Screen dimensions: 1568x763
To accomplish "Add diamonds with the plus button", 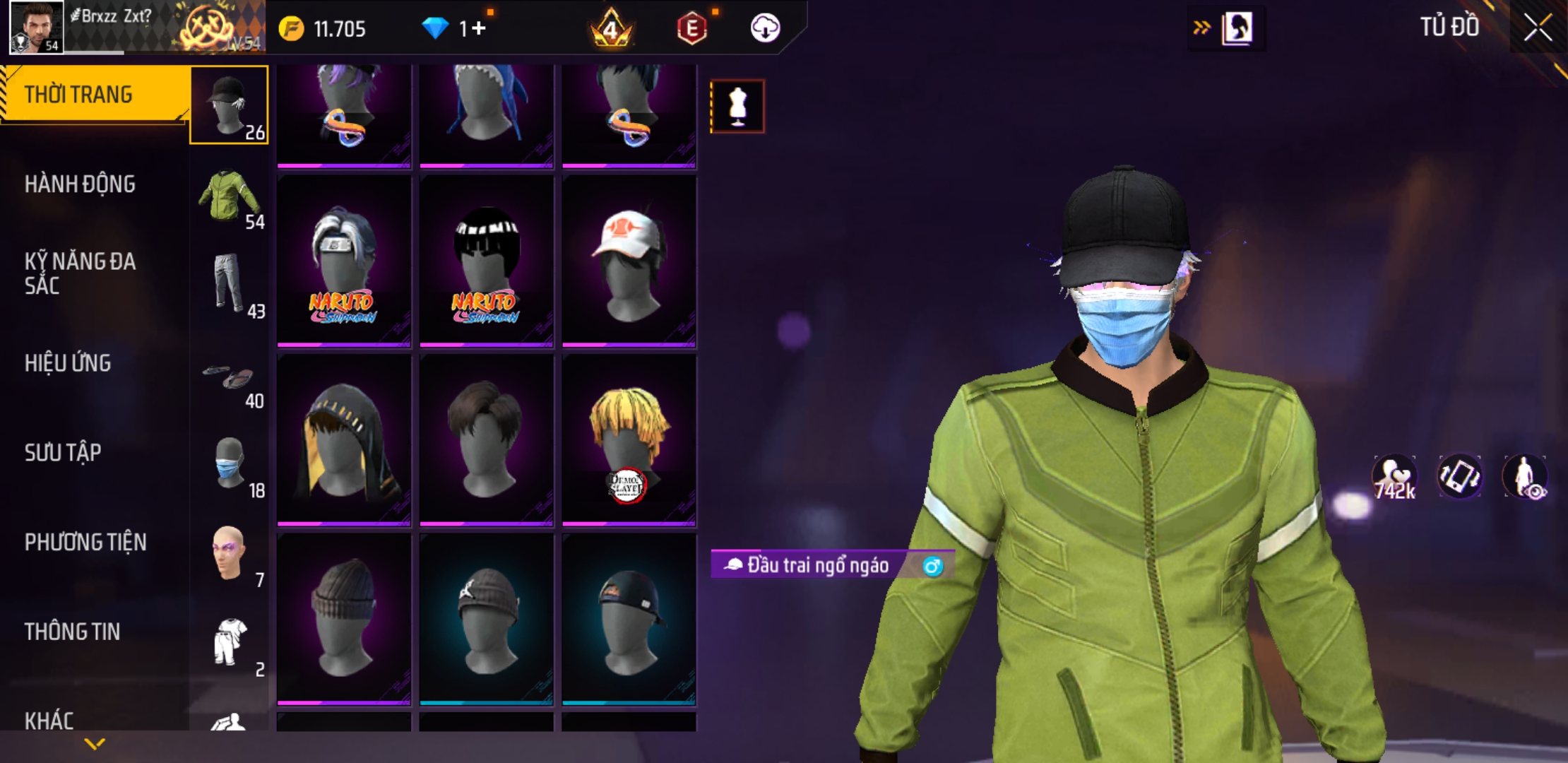I will pyautogui.click(x=478, y=28).
